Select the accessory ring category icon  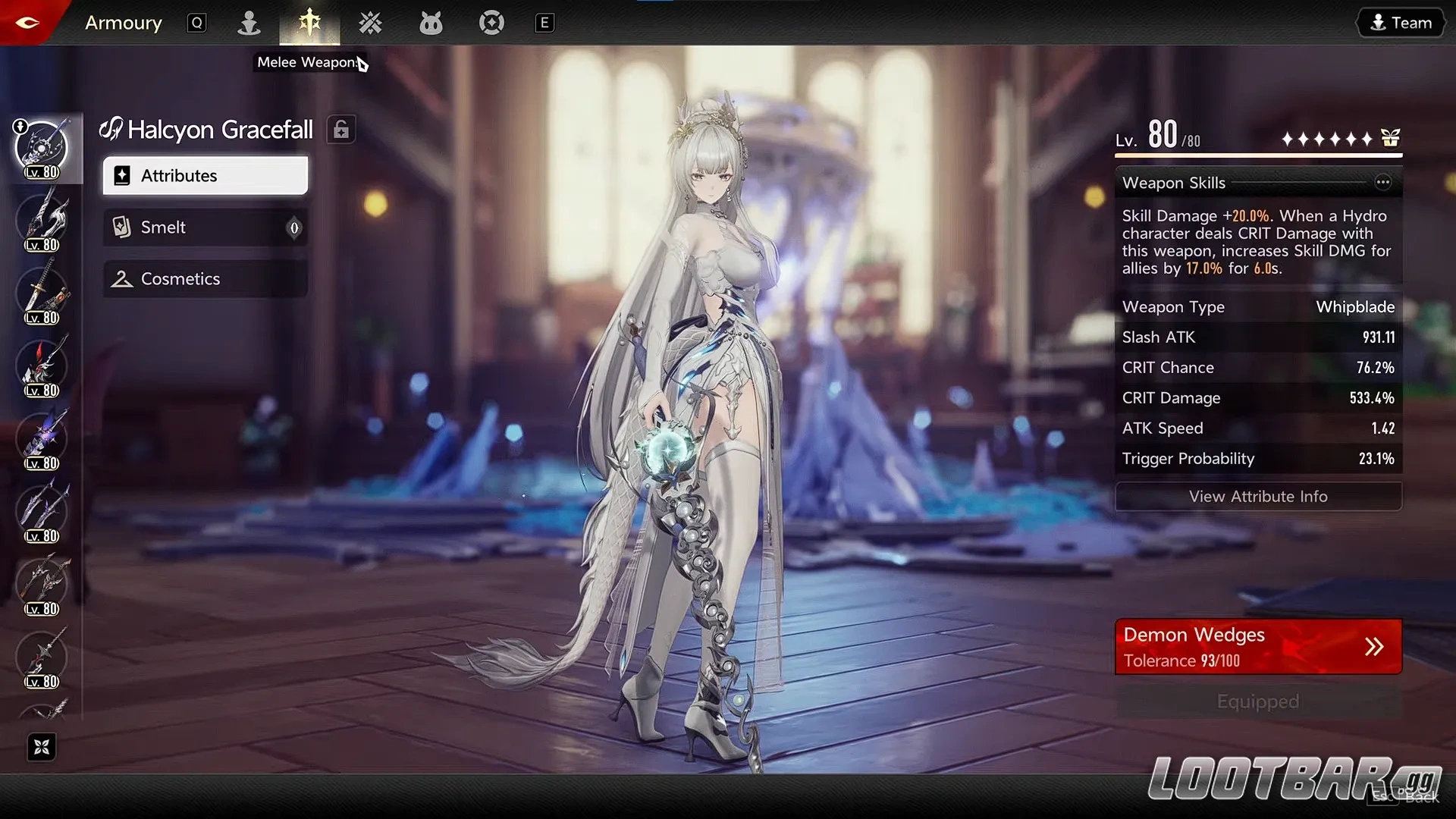[491, 23]
